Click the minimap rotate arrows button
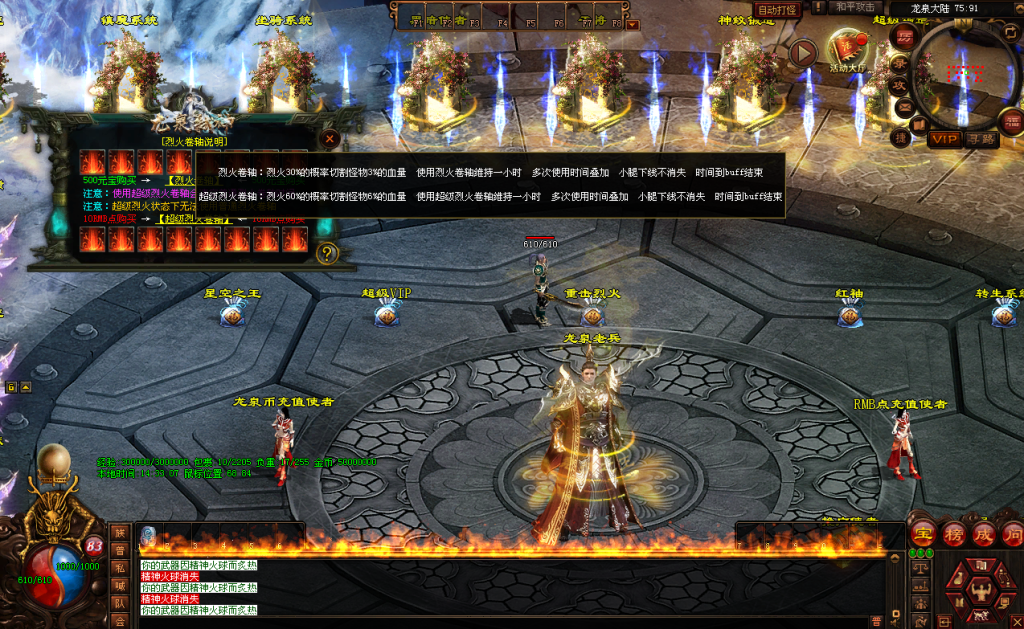 click(x=1009, y=30)
